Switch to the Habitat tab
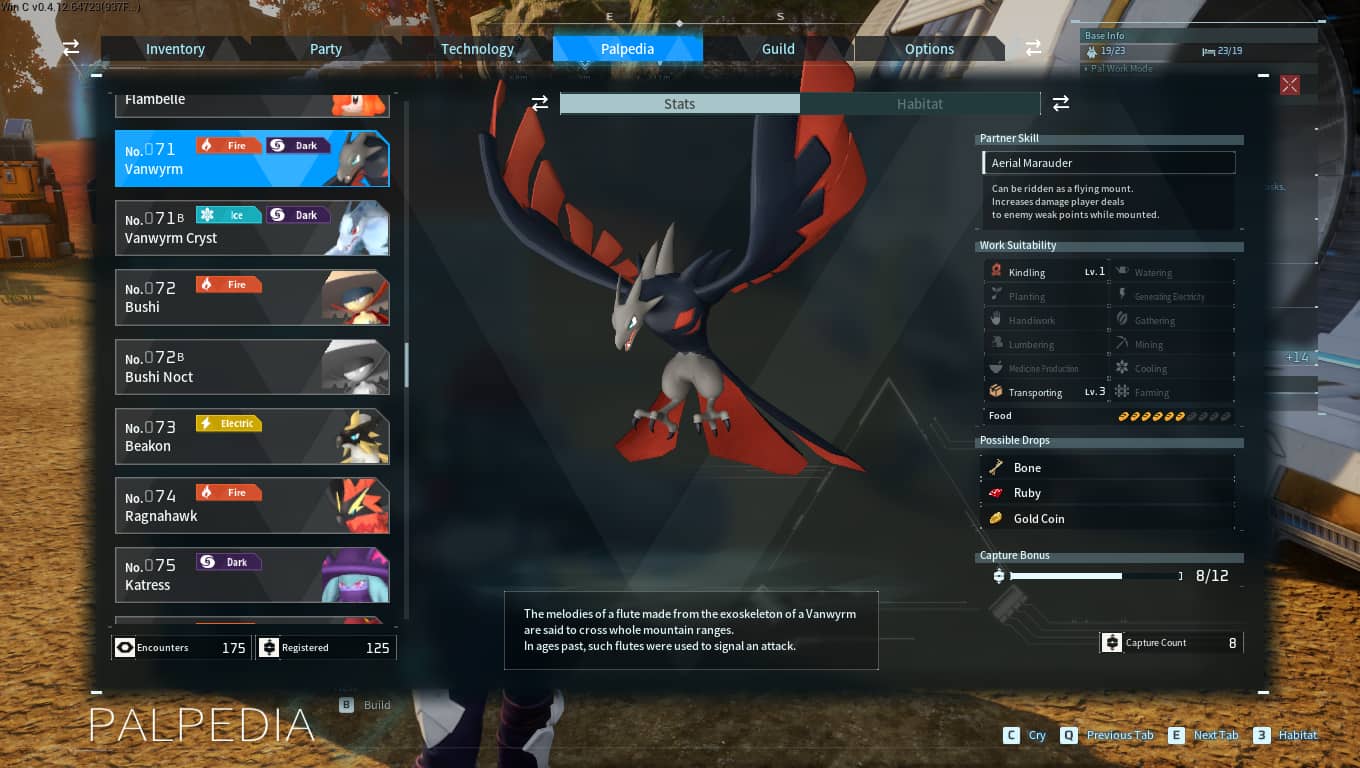The width and height of the screenshot is (1360, 768). click(919, 103)
